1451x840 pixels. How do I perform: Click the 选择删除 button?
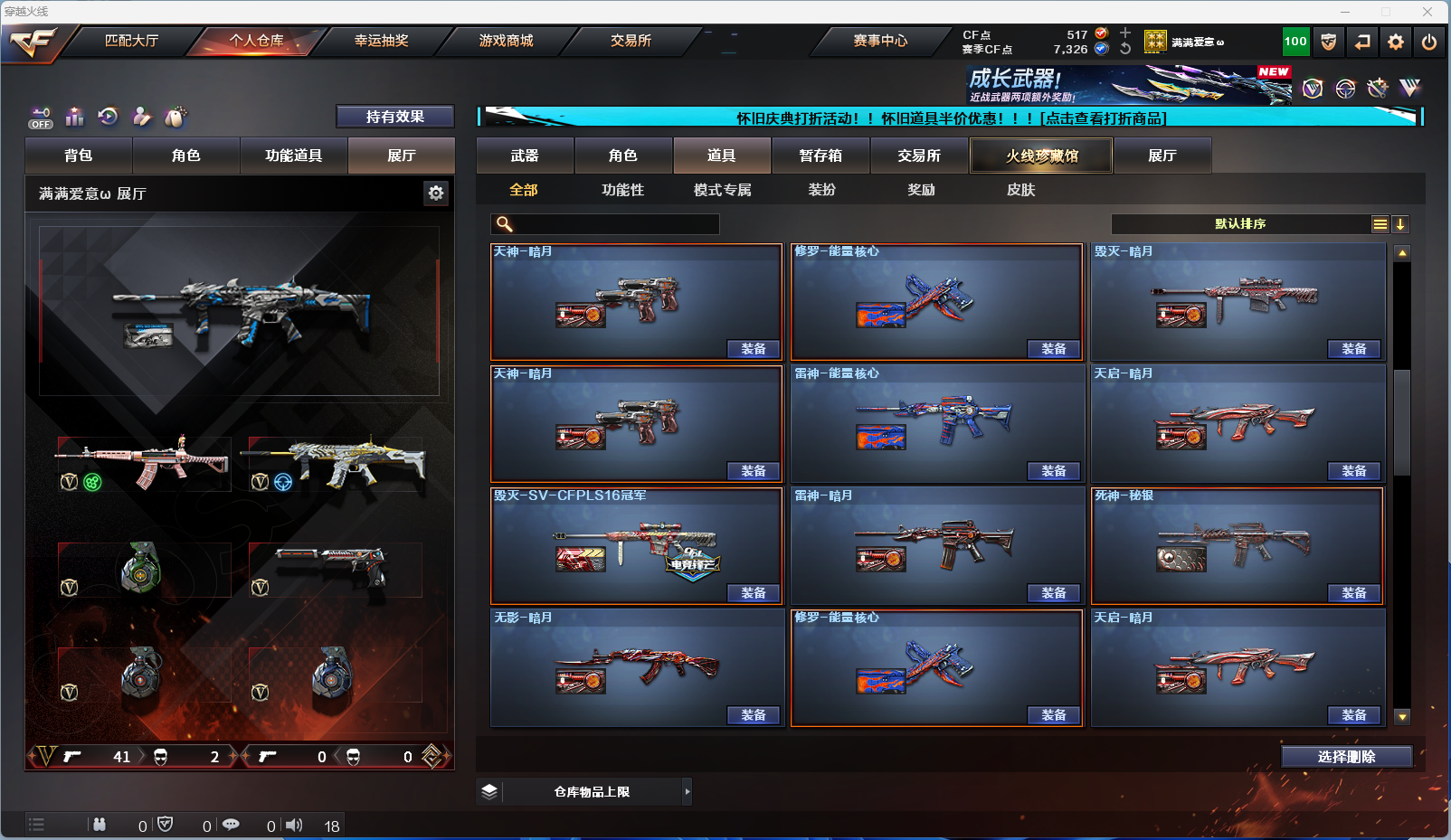[x=1346, y=757]
